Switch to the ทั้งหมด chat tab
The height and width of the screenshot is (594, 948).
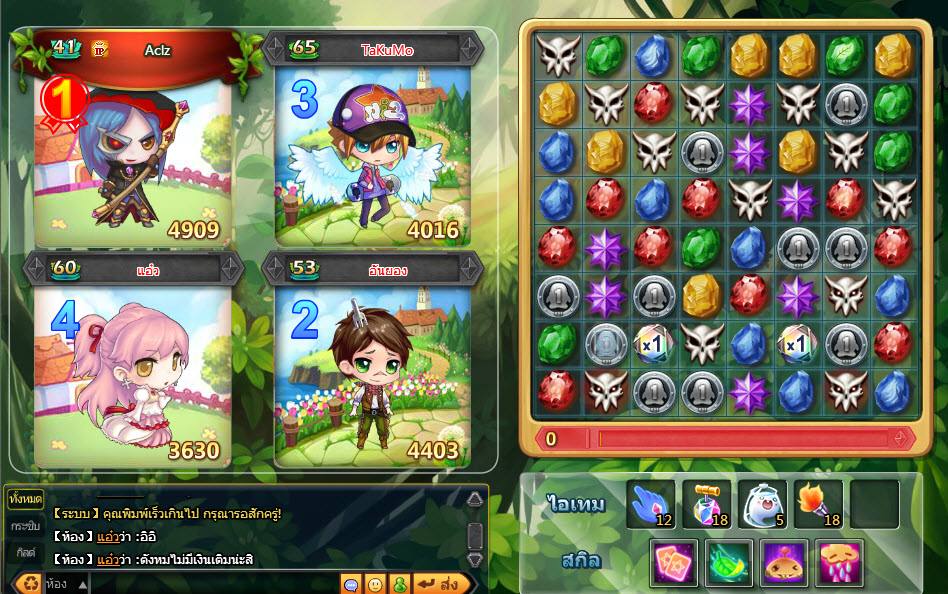(x=23, y=498)
